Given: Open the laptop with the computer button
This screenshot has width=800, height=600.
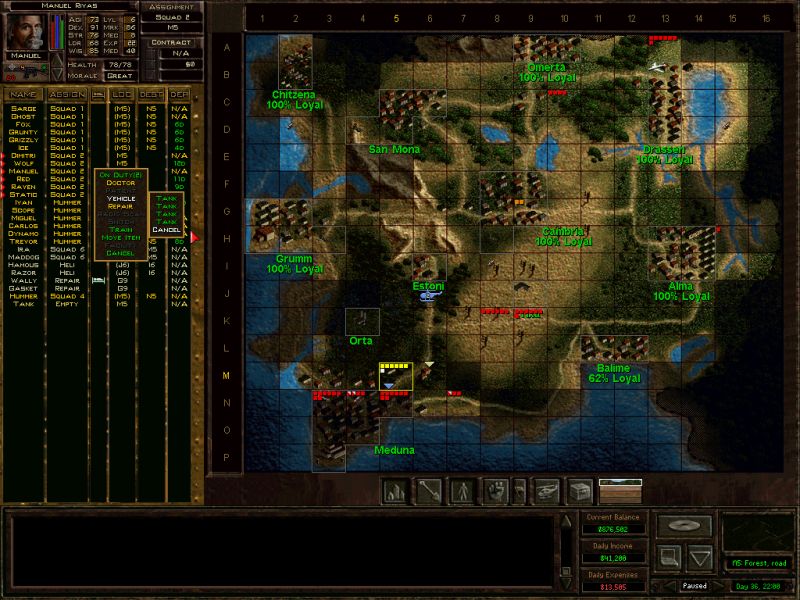Looking at the screenshot, I should pyautogui.click(x=667, y=555).
